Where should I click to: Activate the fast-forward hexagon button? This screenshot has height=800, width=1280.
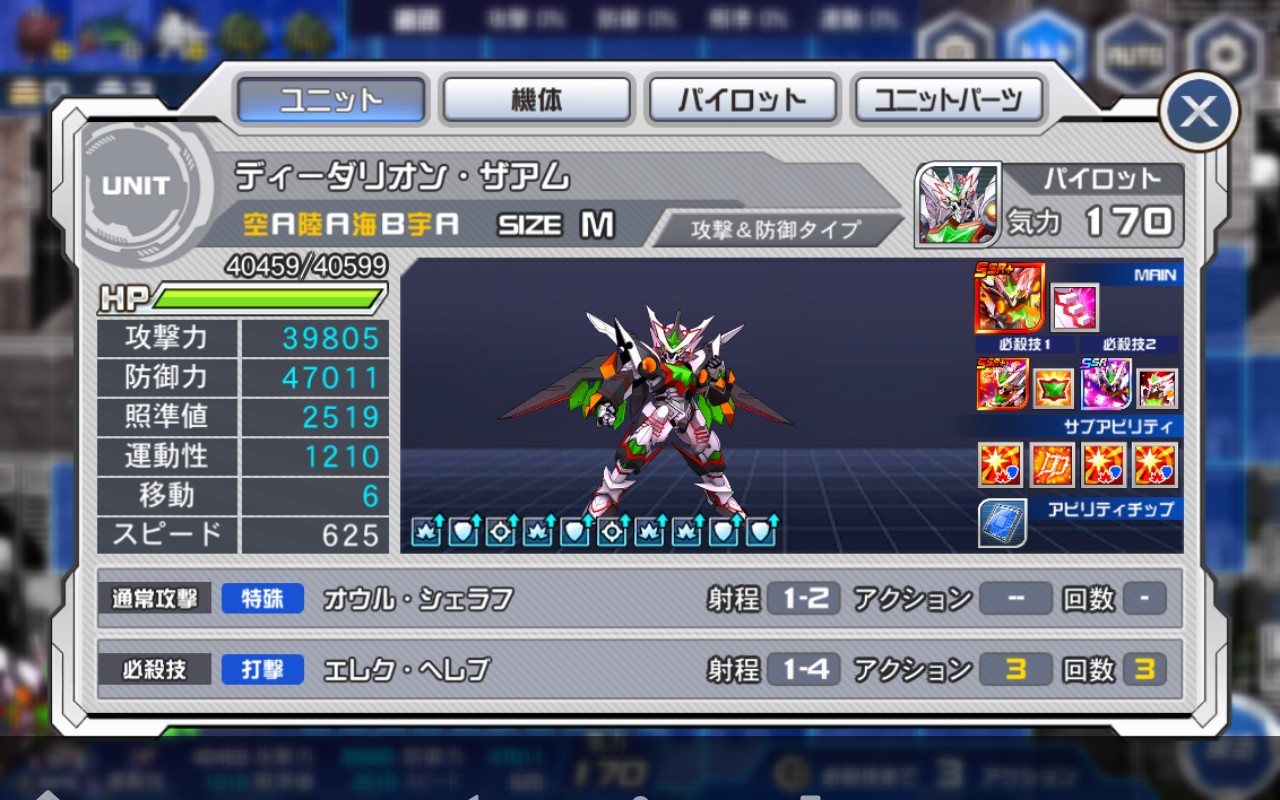click(1045, 47)
